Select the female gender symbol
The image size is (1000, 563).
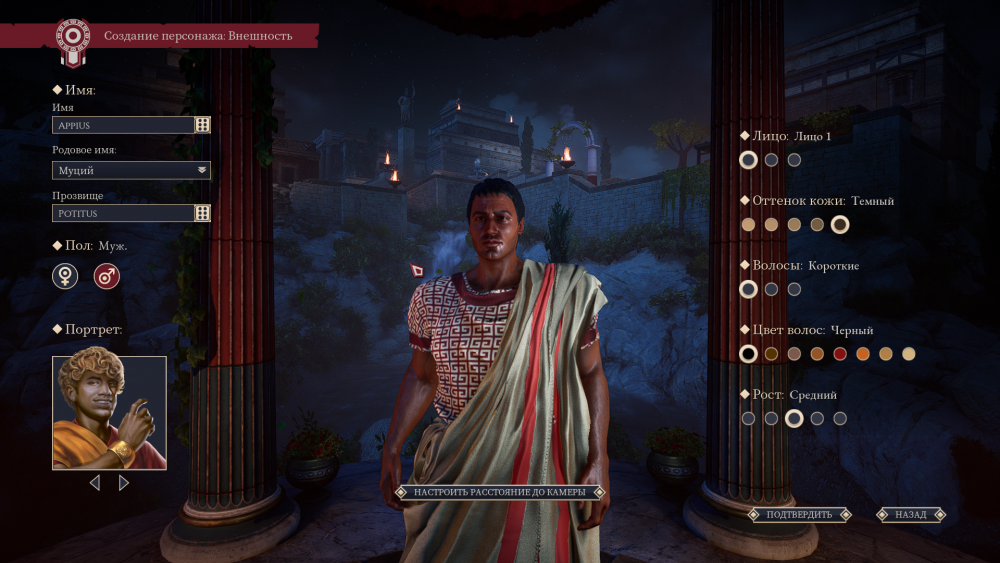[65, 276]
